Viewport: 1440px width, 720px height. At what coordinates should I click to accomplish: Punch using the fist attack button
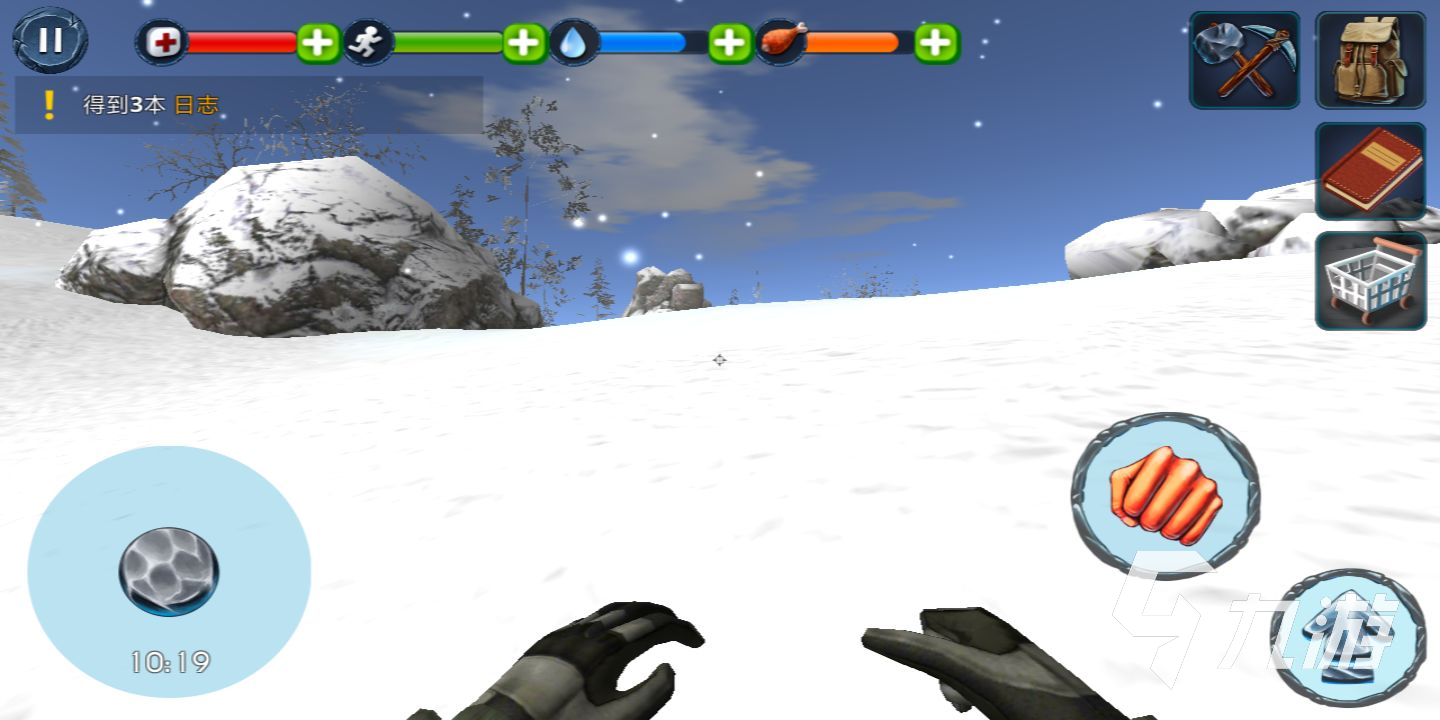1165,495
